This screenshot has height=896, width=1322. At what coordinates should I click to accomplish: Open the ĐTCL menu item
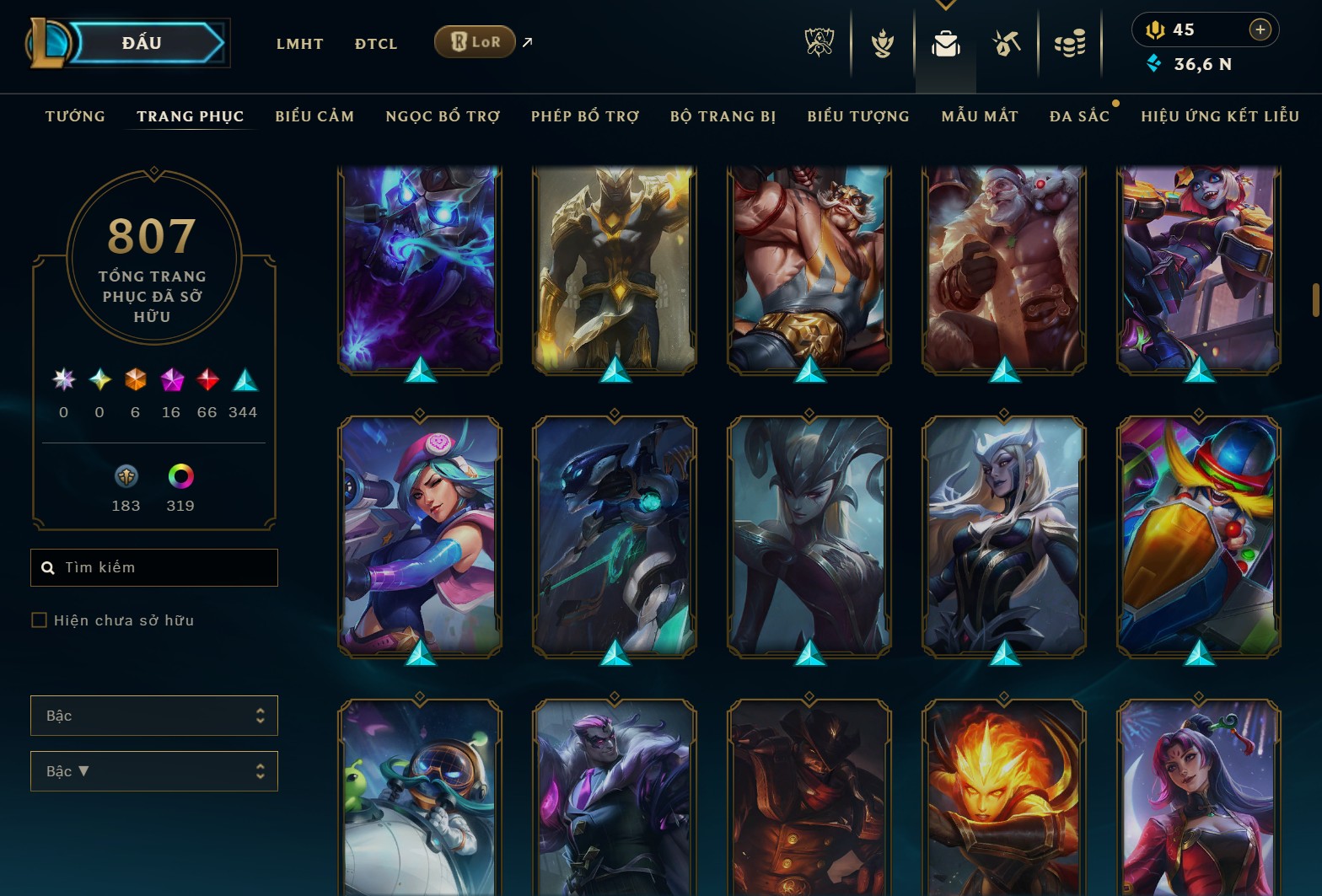(x=375, y=43)
